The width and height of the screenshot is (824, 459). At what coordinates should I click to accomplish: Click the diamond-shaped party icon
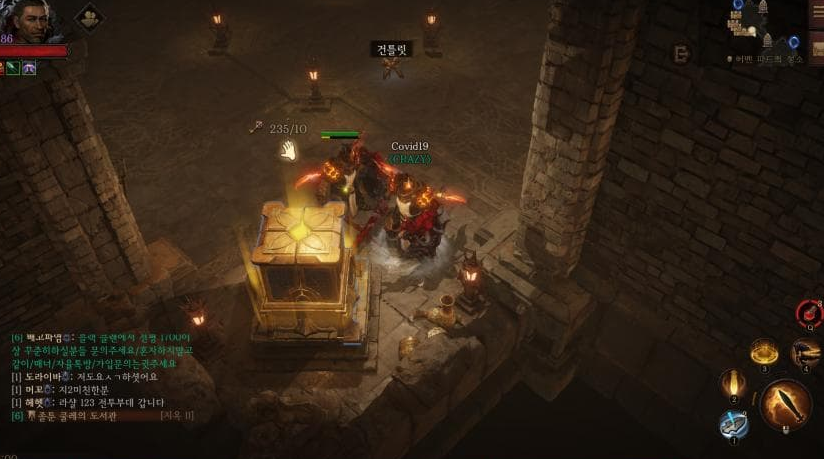tap(88, 17)
